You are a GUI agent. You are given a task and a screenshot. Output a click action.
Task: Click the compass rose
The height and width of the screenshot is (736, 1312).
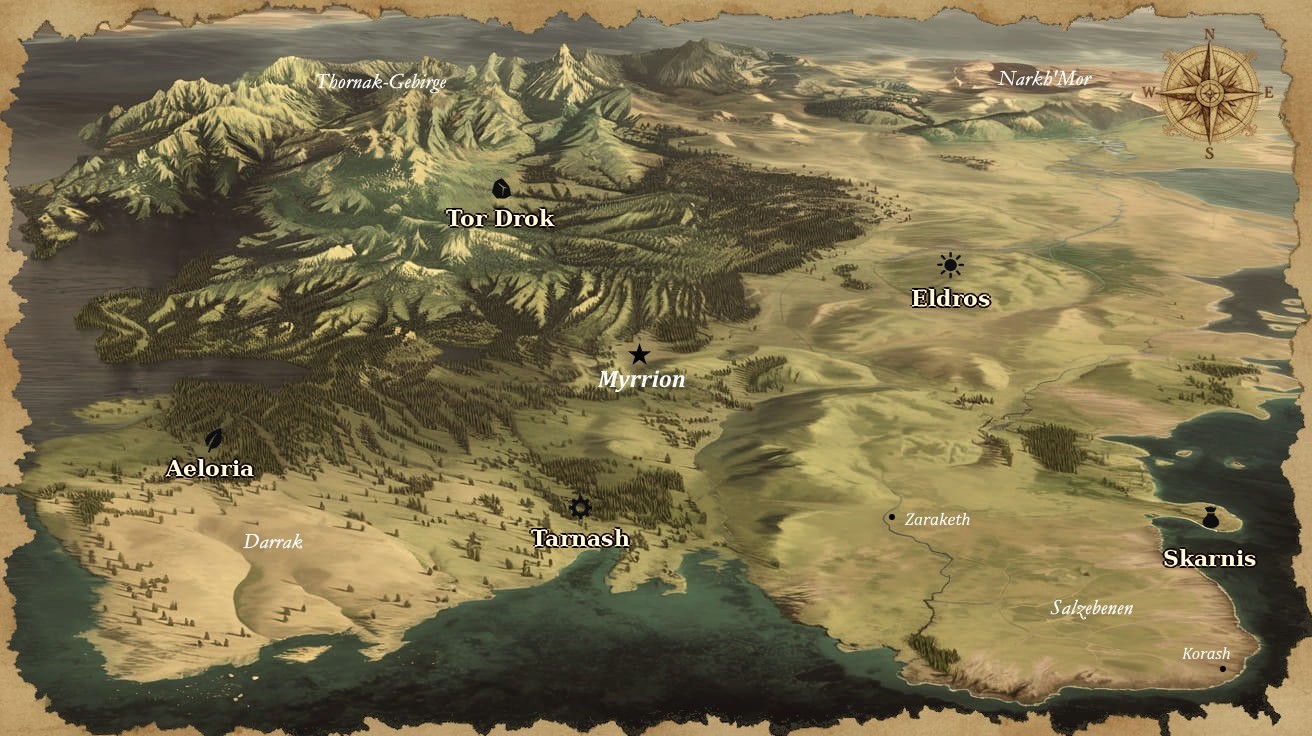click(1209, 93)
